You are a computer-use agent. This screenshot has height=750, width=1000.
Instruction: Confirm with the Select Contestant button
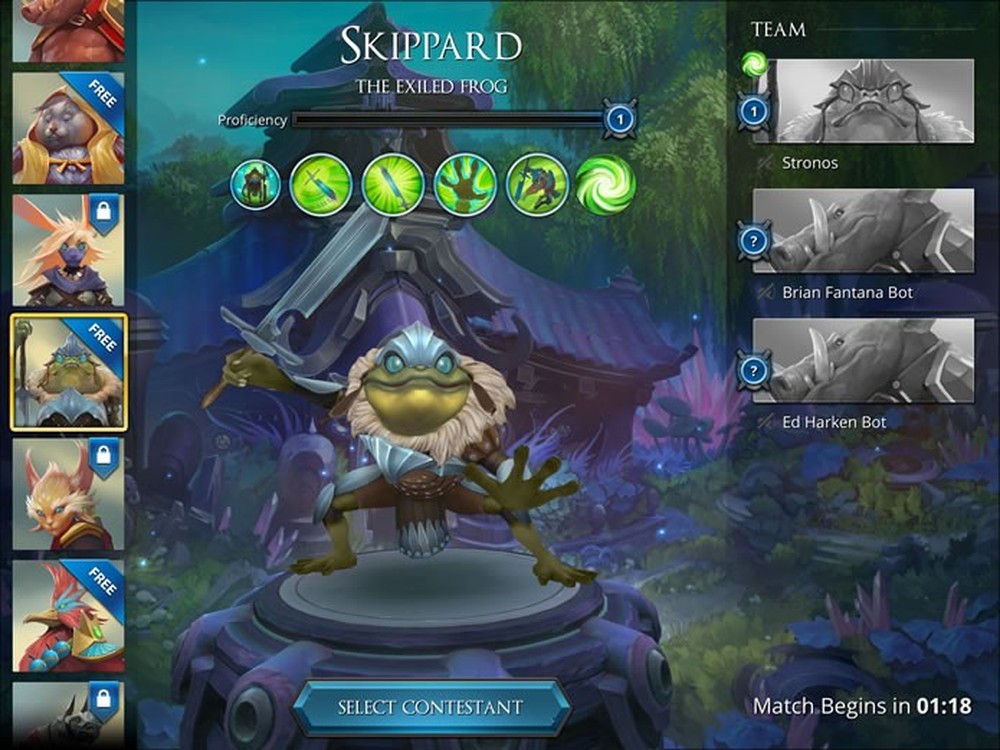pyautogui.click(x=431, y=707)
